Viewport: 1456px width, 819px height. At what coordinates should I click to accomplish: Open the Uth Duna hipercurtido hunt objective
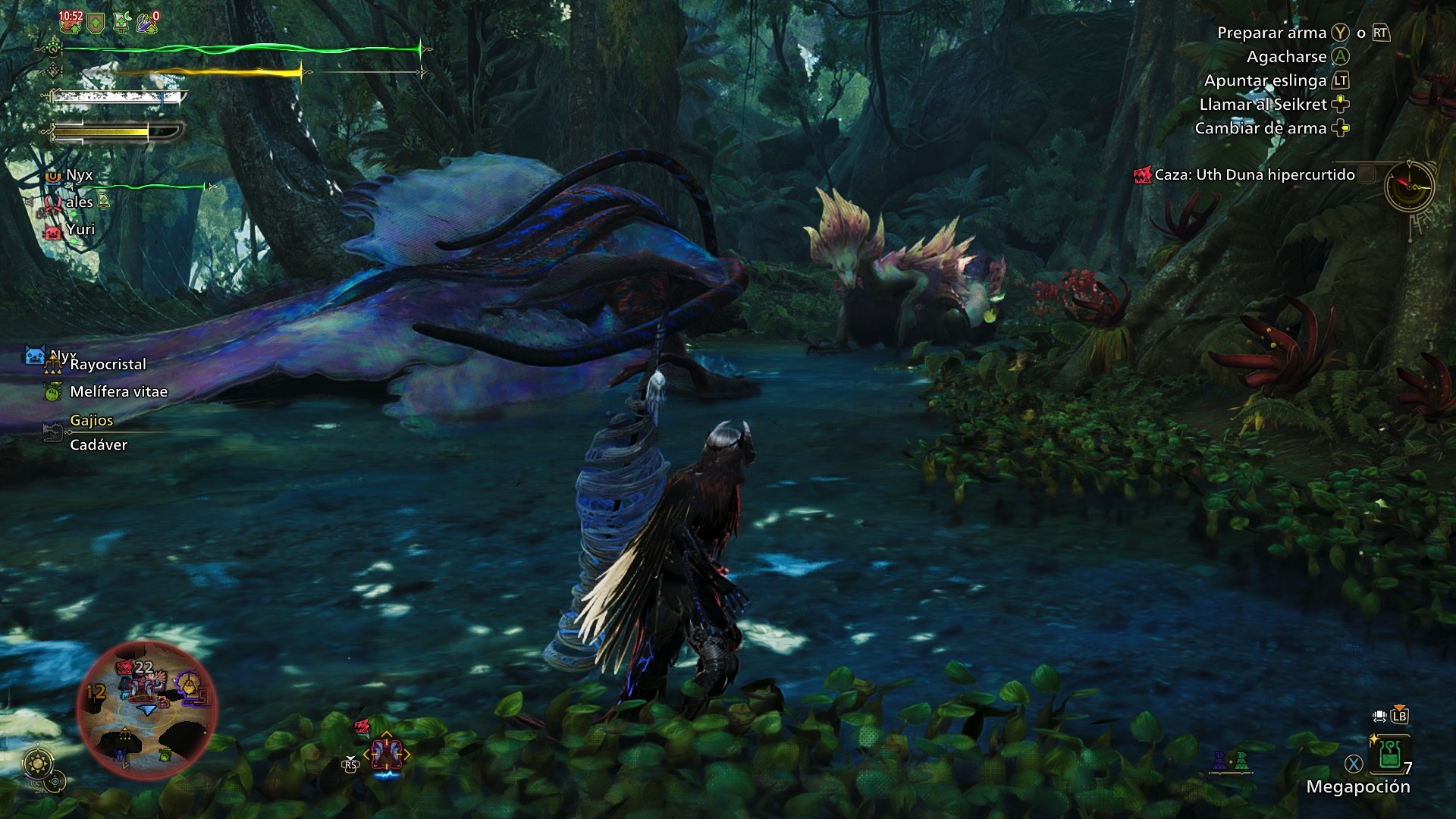coord(1254,175)
